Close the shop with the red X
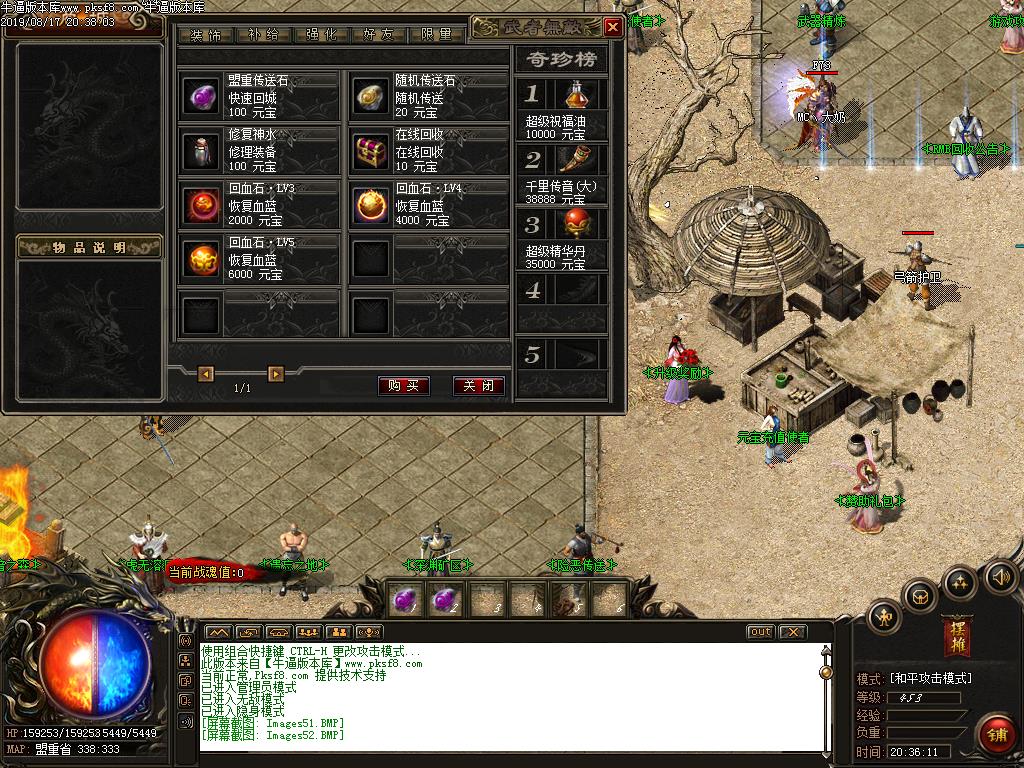The width and height of the screenshot is (1024, 768). (x=613, y=28)
